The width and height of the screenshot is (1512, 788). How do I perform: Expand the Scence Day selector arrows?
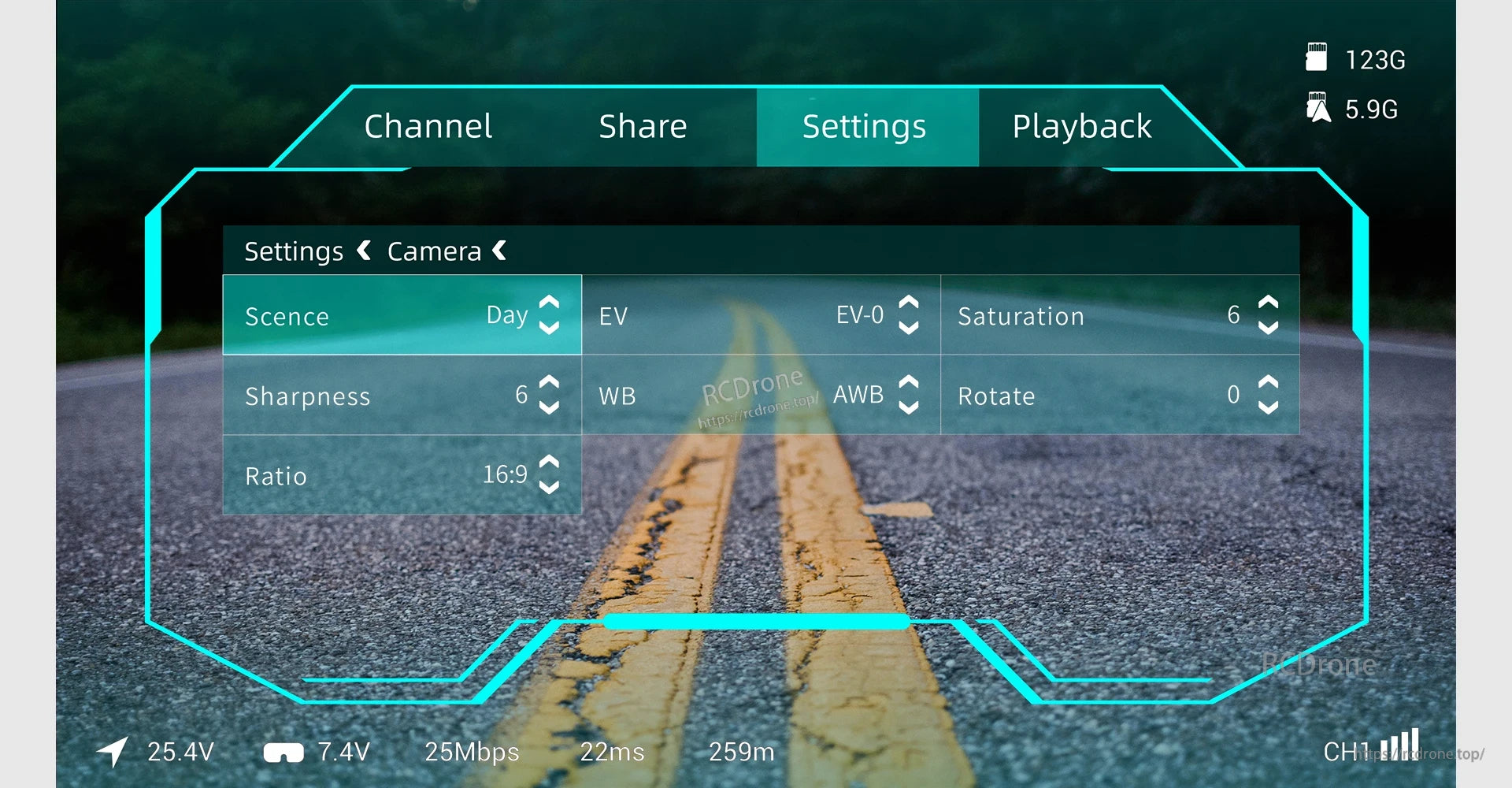coord(549,315)
